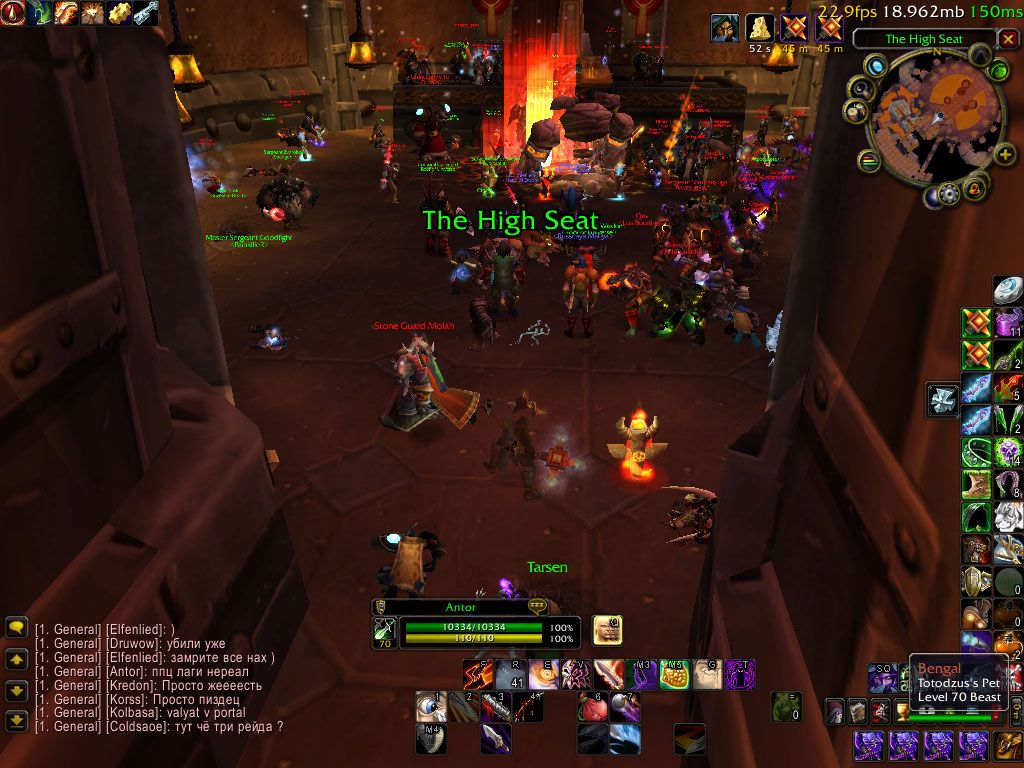Click the silver key icon in the top bar
This screenshot has width=1024, height=768.
(x=145, y=13)
